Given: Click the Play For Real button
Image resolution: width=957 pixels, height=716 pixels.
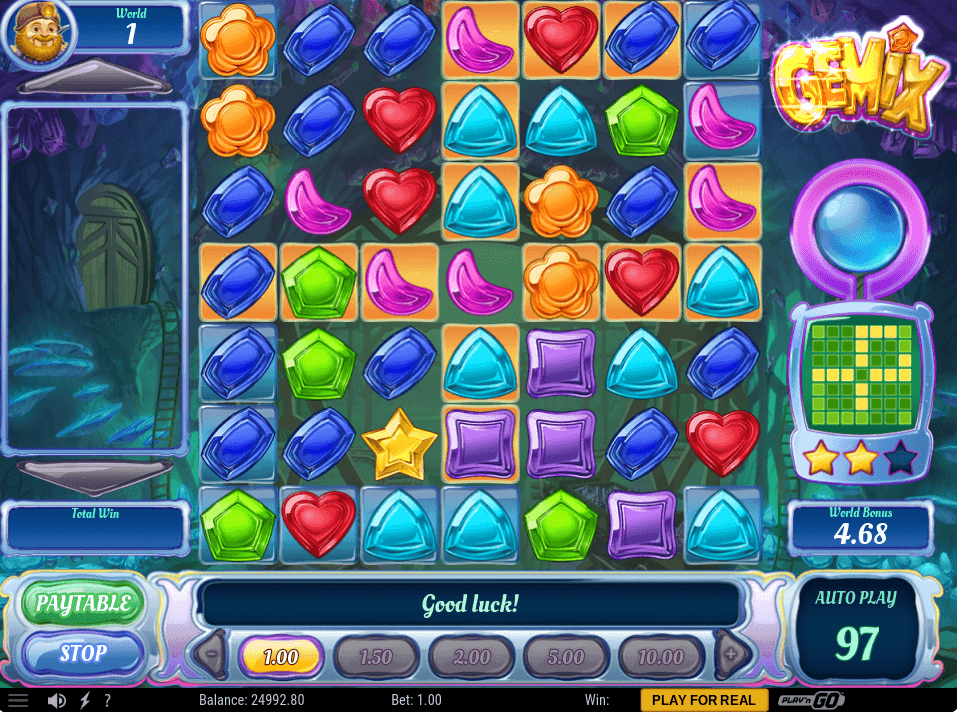Looking at the screenshot, I should click(x=704, y=700).
